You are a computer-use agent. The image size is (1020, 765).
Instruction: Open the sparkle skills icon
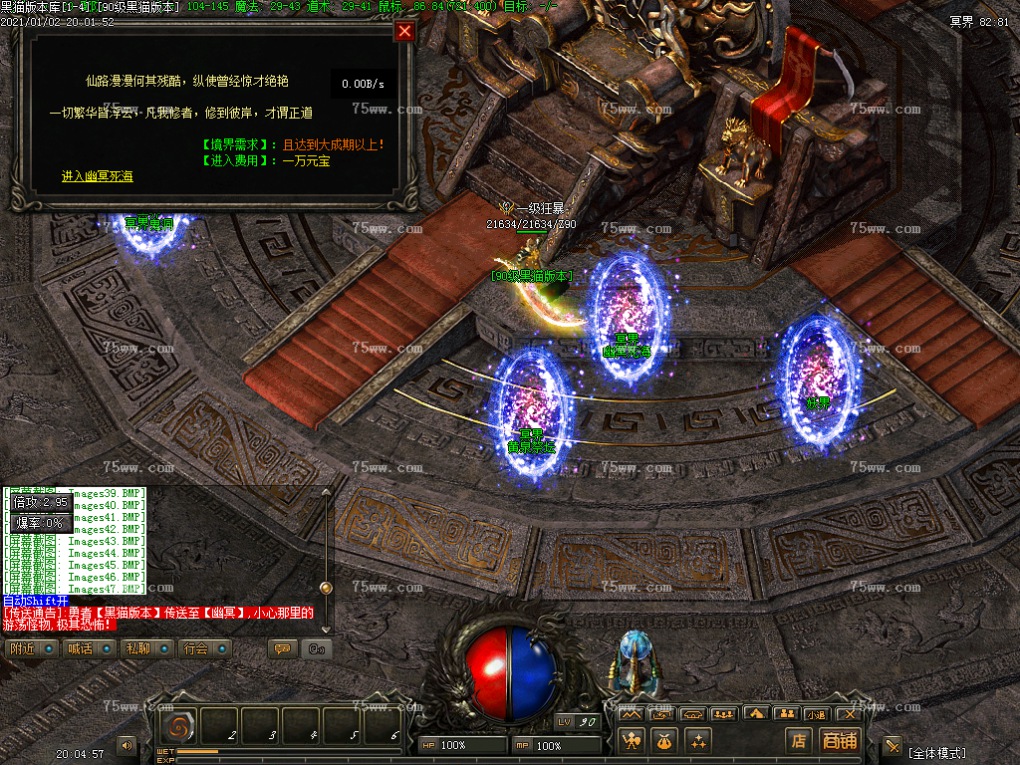tap(697, 740)
